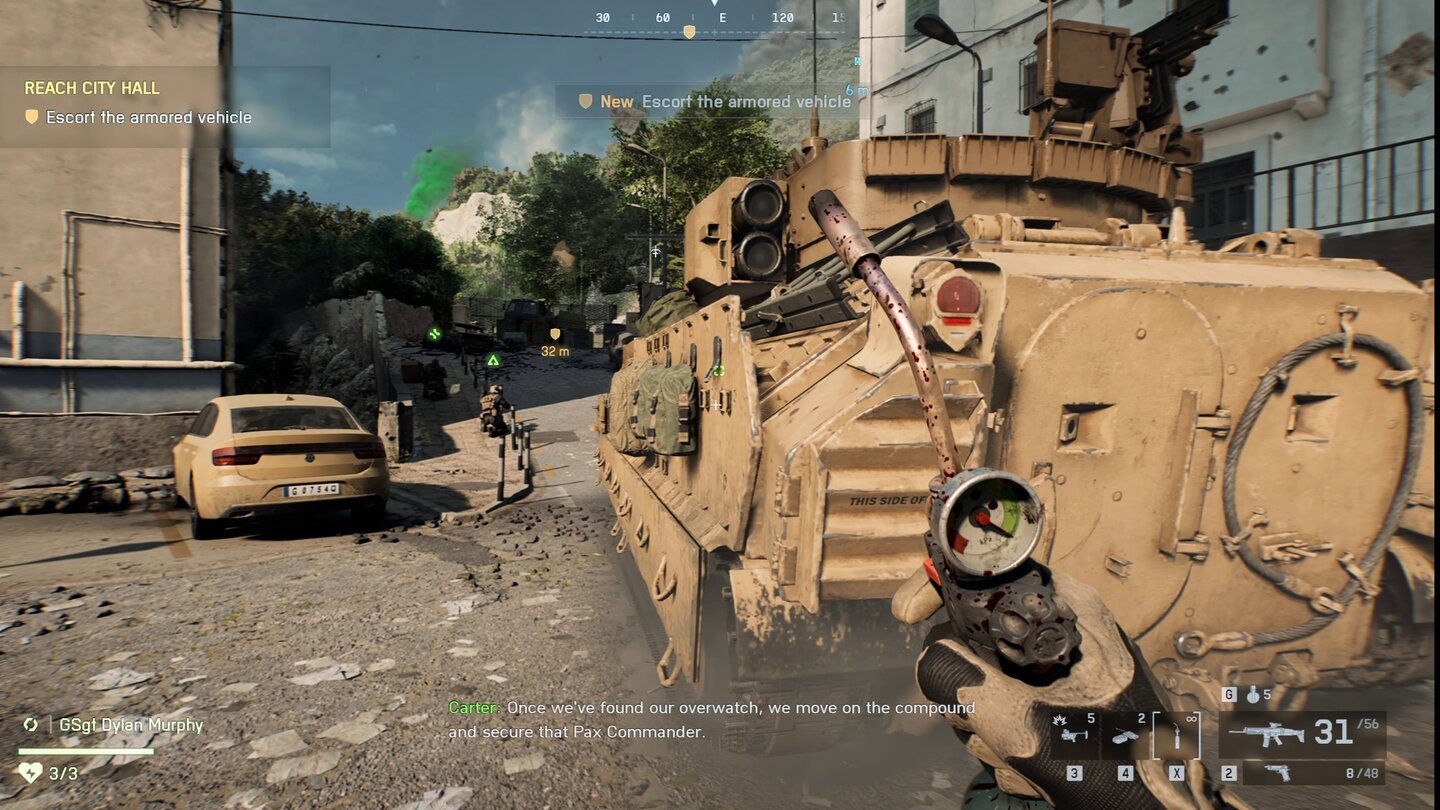Viewport: 1440px width, 810px height.
Task: Toggle the shield icon in the REACH CITY HALL panel
Action: pos(33,117)
